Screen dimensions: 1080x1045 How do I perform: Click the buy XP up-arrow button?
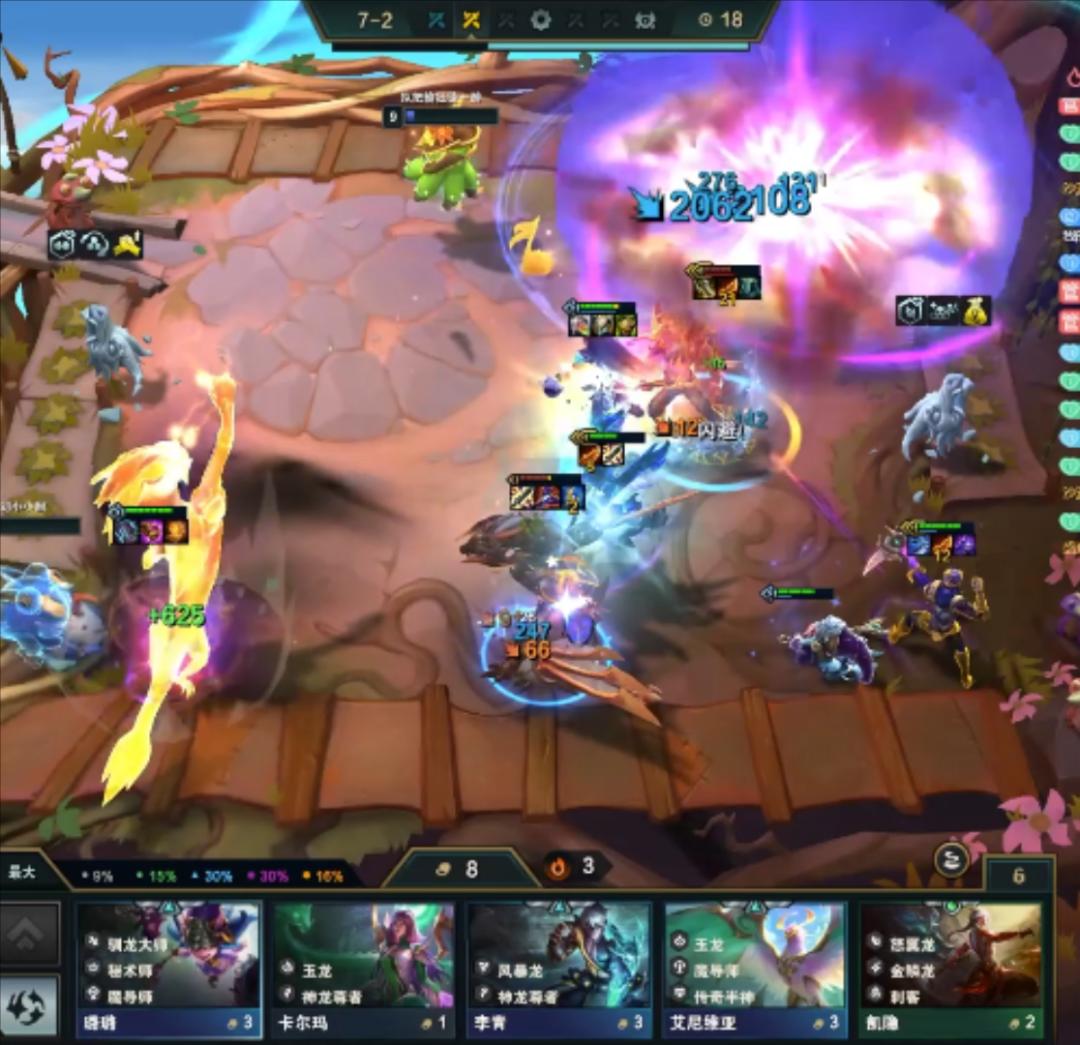[x=29, y=931]
